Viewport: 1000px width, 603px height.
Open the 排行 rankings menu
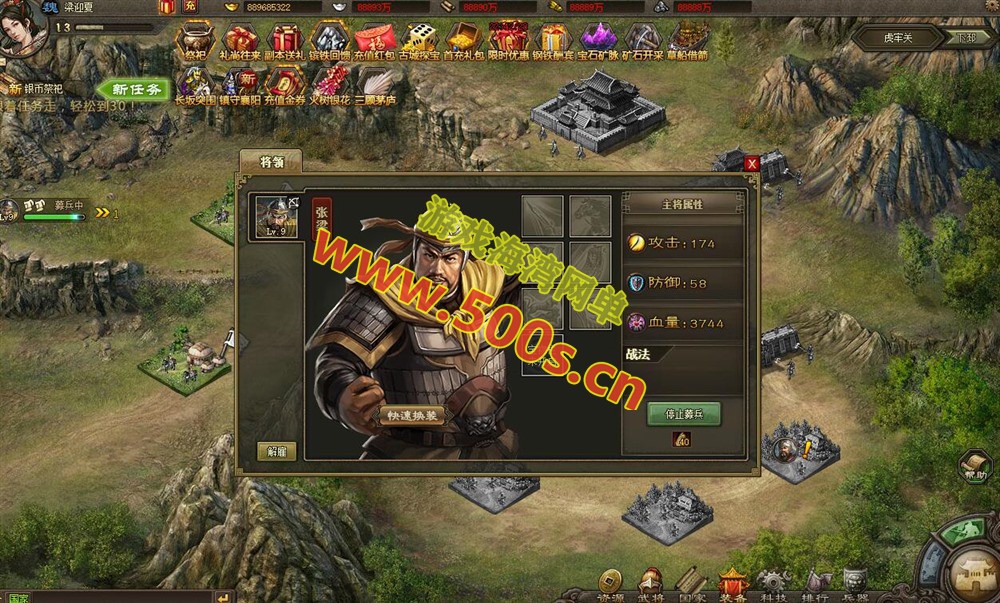tap(815, 584)
